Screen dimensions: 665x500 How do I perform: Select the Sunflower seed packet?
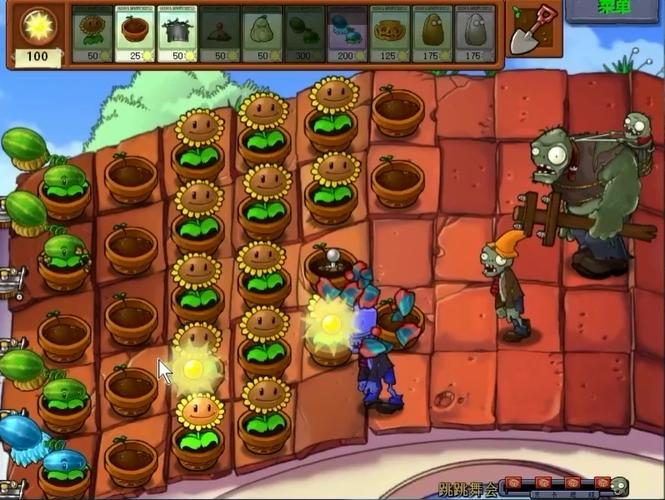tap(92, 34)
